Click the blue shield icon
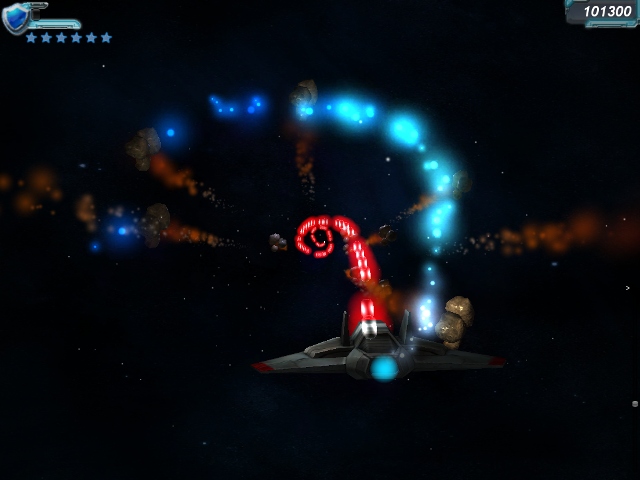The height and width of the screenshot is (480, 640). [16, 19]
